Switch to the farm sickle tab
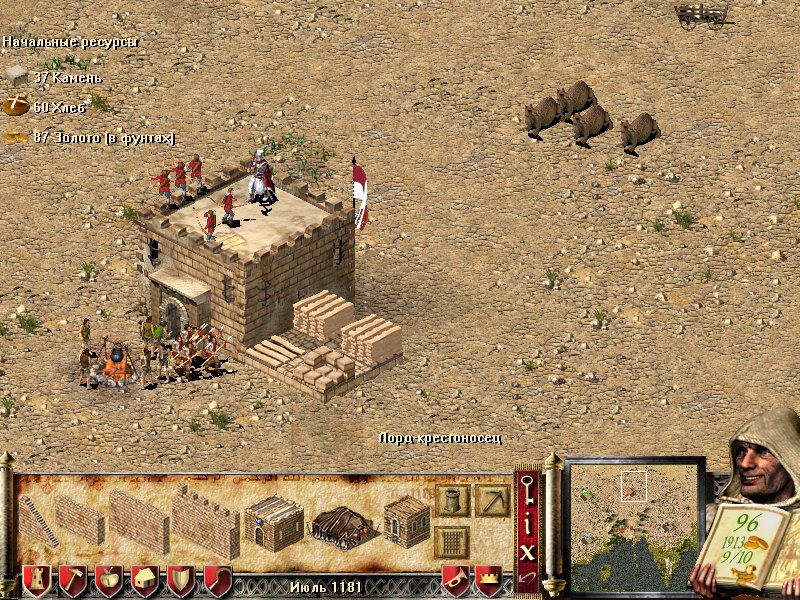 click(217, 580)
